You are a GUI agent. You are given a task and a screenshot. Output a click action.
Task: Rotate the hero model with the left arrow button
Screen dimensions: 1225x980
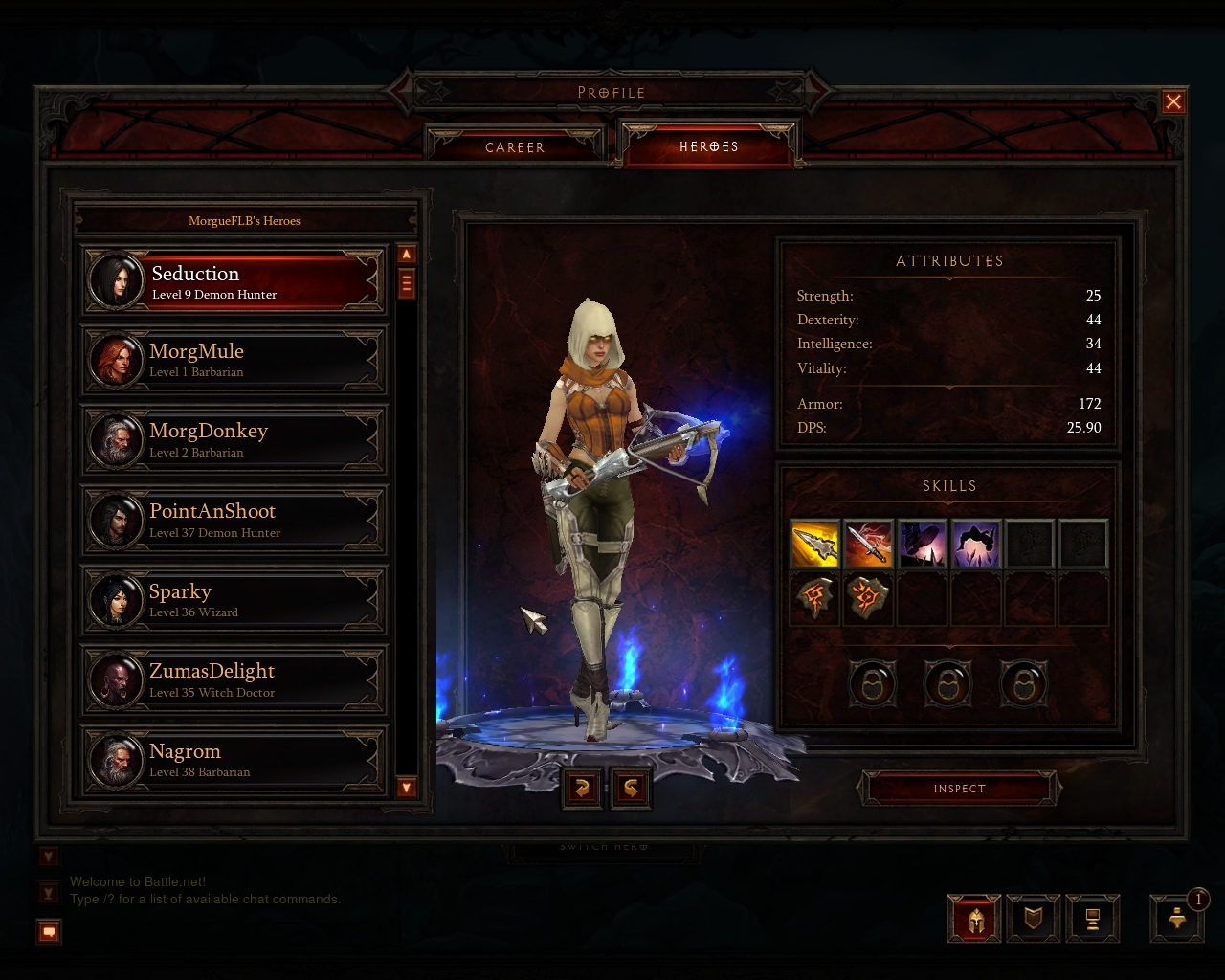pyautogui.click(x=581, y=788)
